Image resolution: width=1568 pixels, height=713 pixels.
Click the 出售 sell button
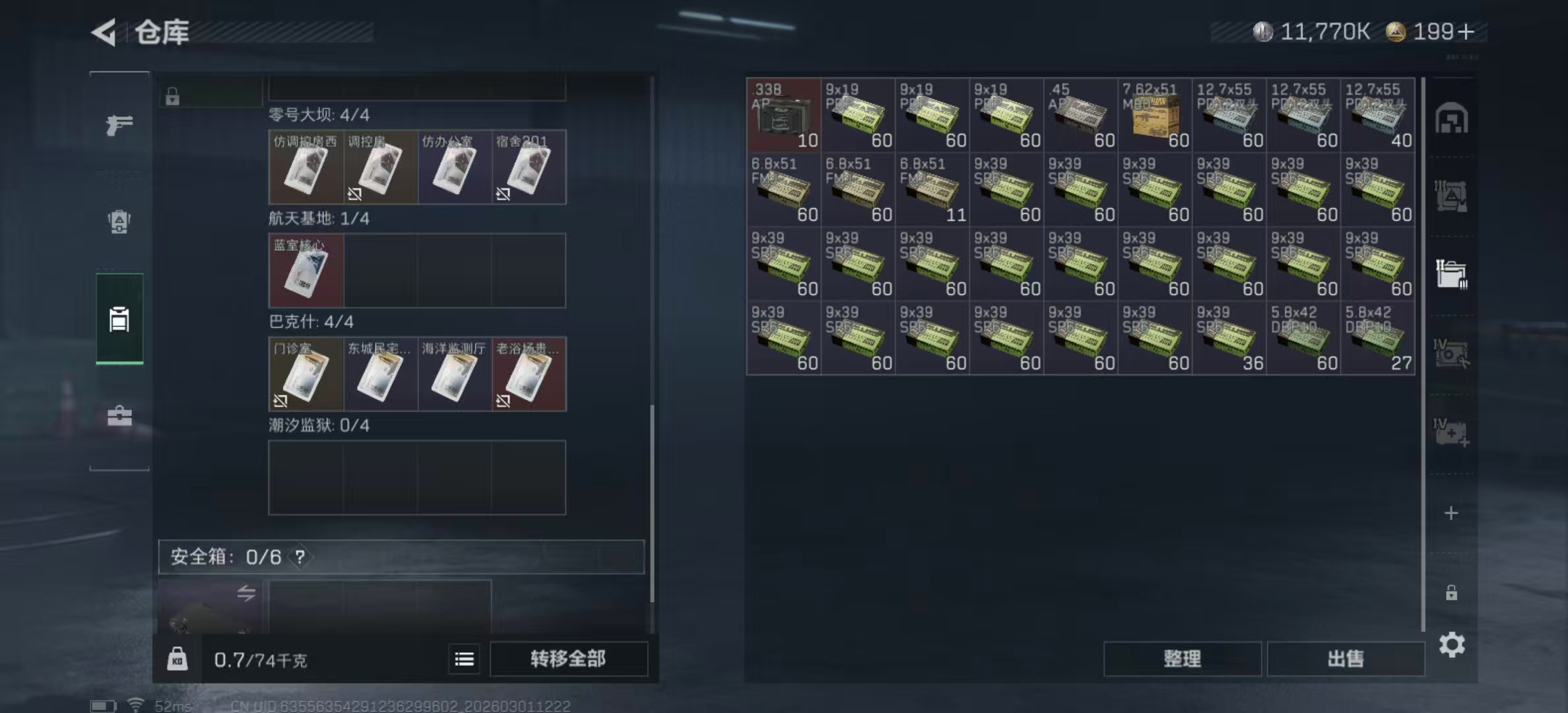[x=1346, y=659]
